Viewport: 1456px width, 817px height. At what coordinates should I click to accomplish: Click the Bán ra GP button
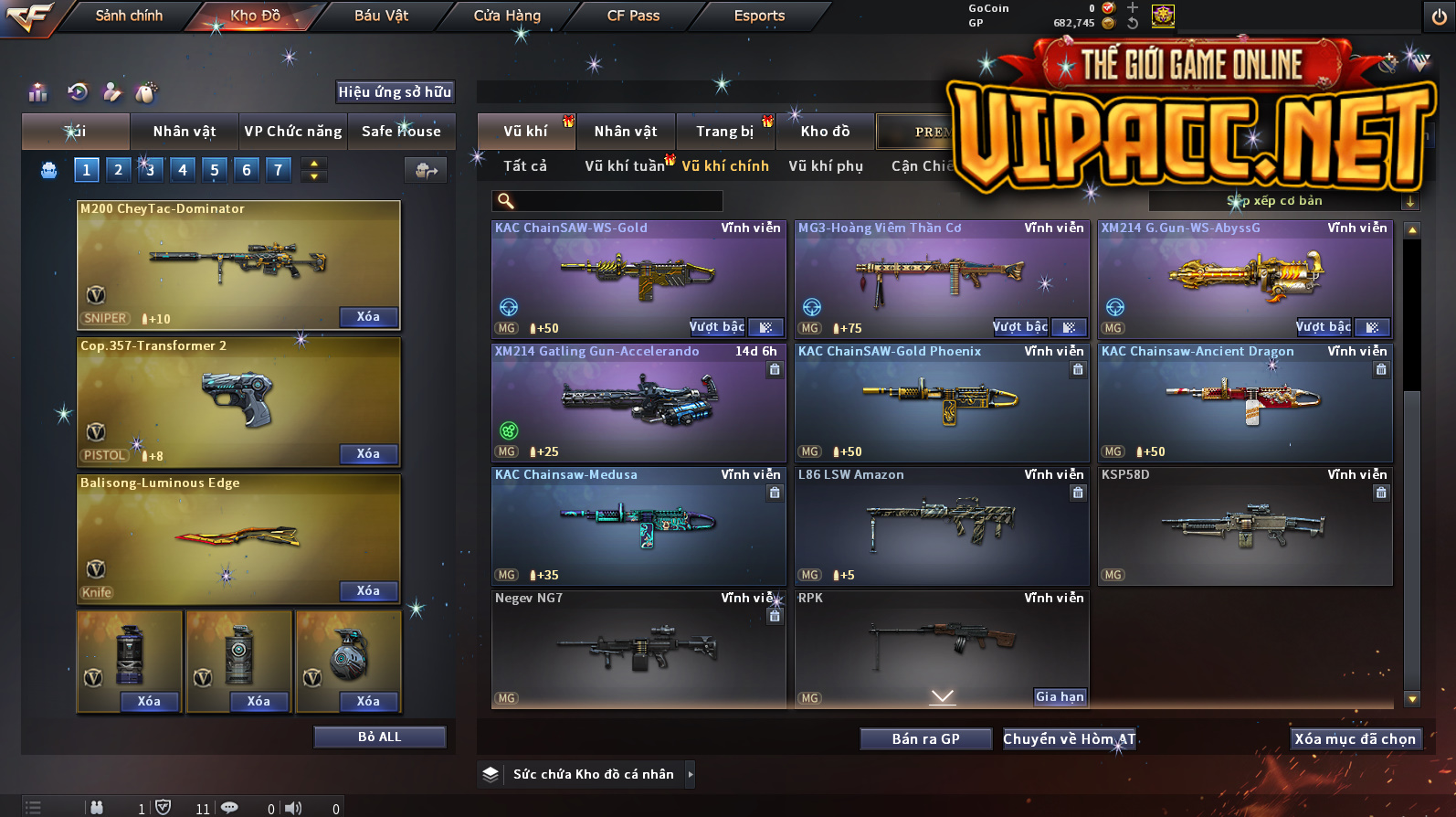pos(925,738)
